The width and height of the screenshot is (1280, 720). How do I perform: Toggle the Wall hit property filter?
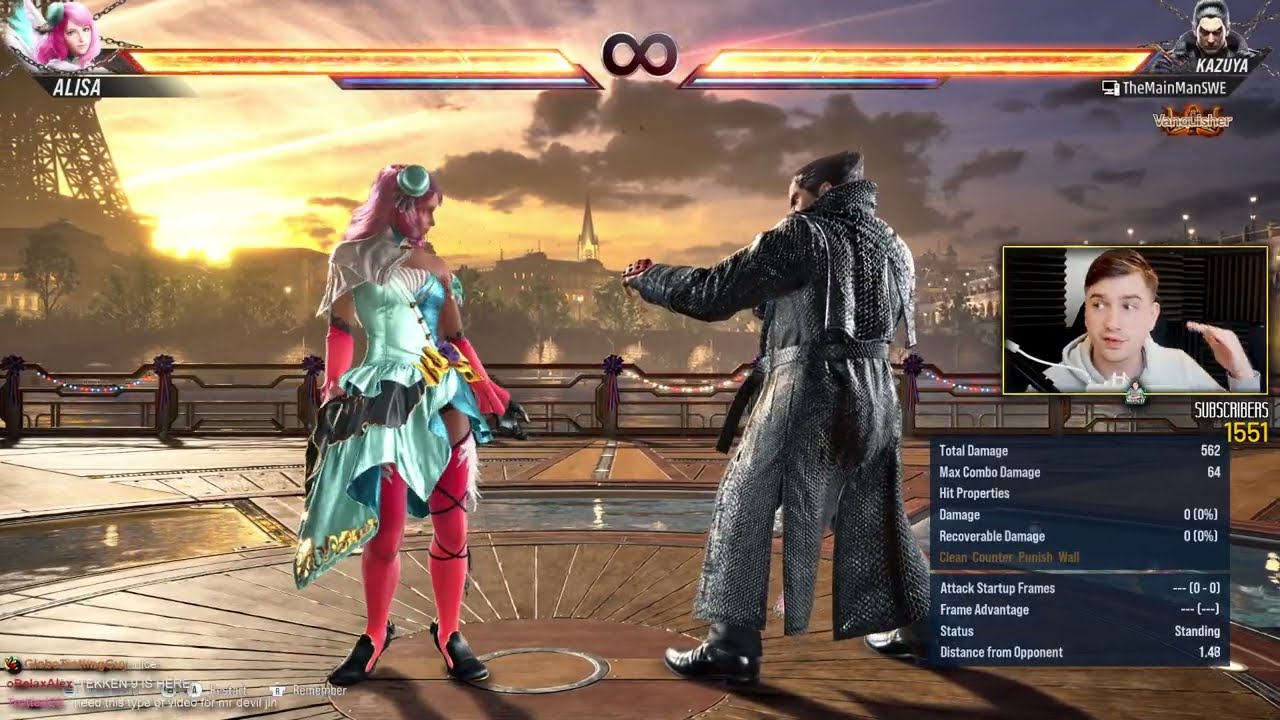pyautogui.click(x=1070, y=556)
